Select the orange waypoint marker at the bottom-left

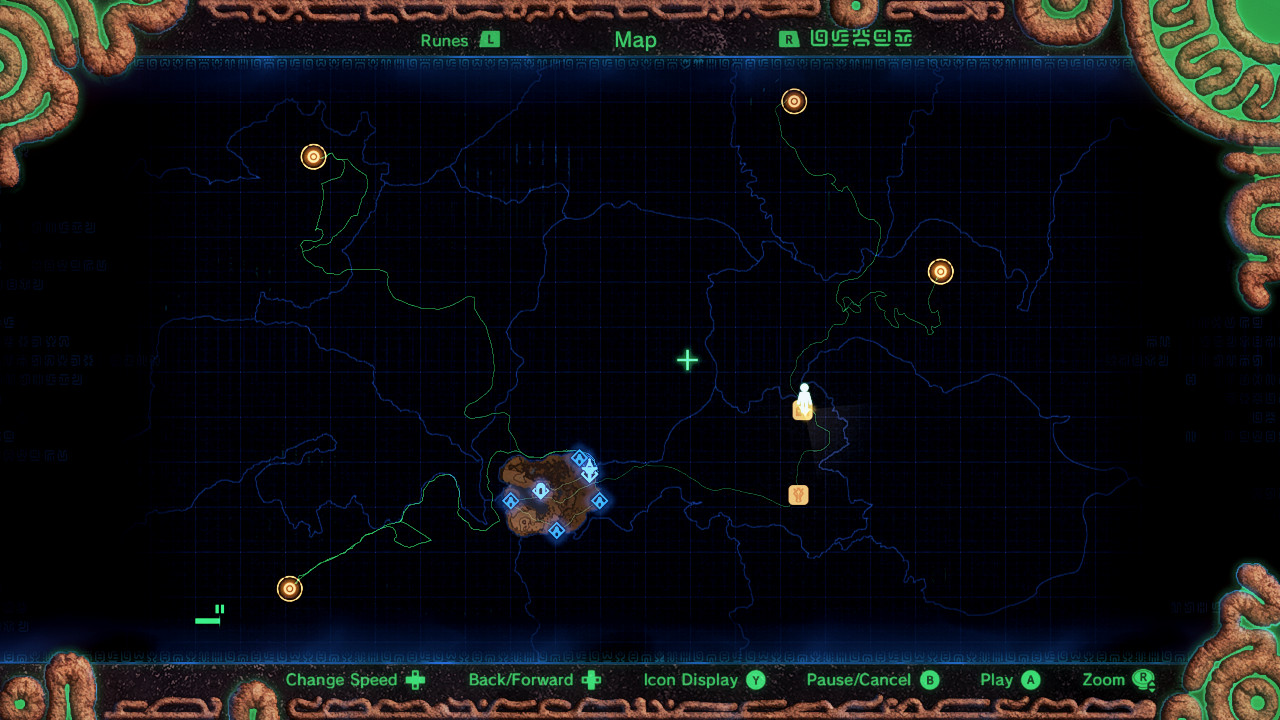(289, 588)
